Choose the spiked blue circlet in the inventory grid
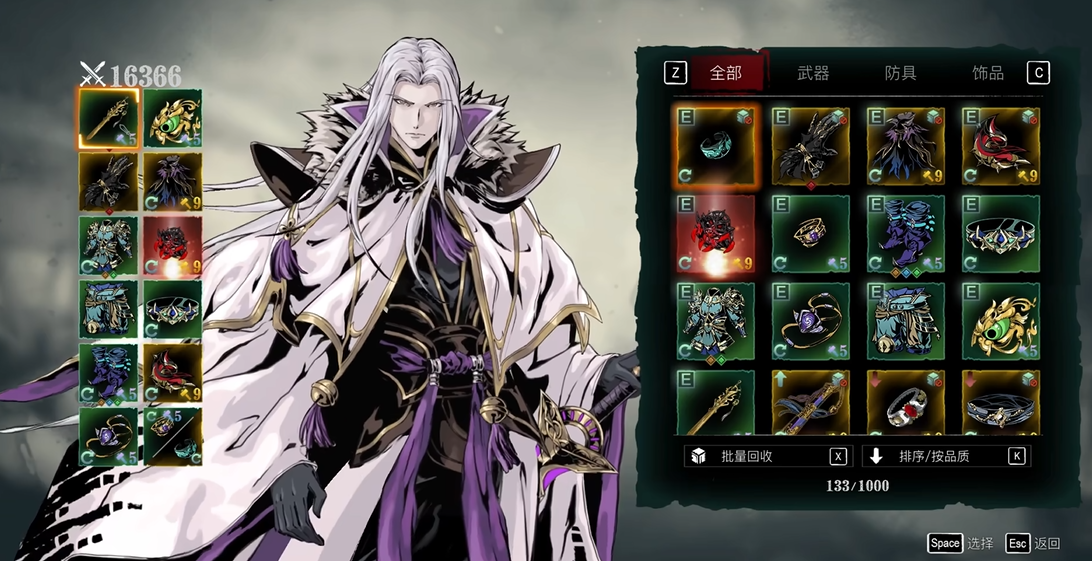The image size is (1092, 561). click(1001, 234)
